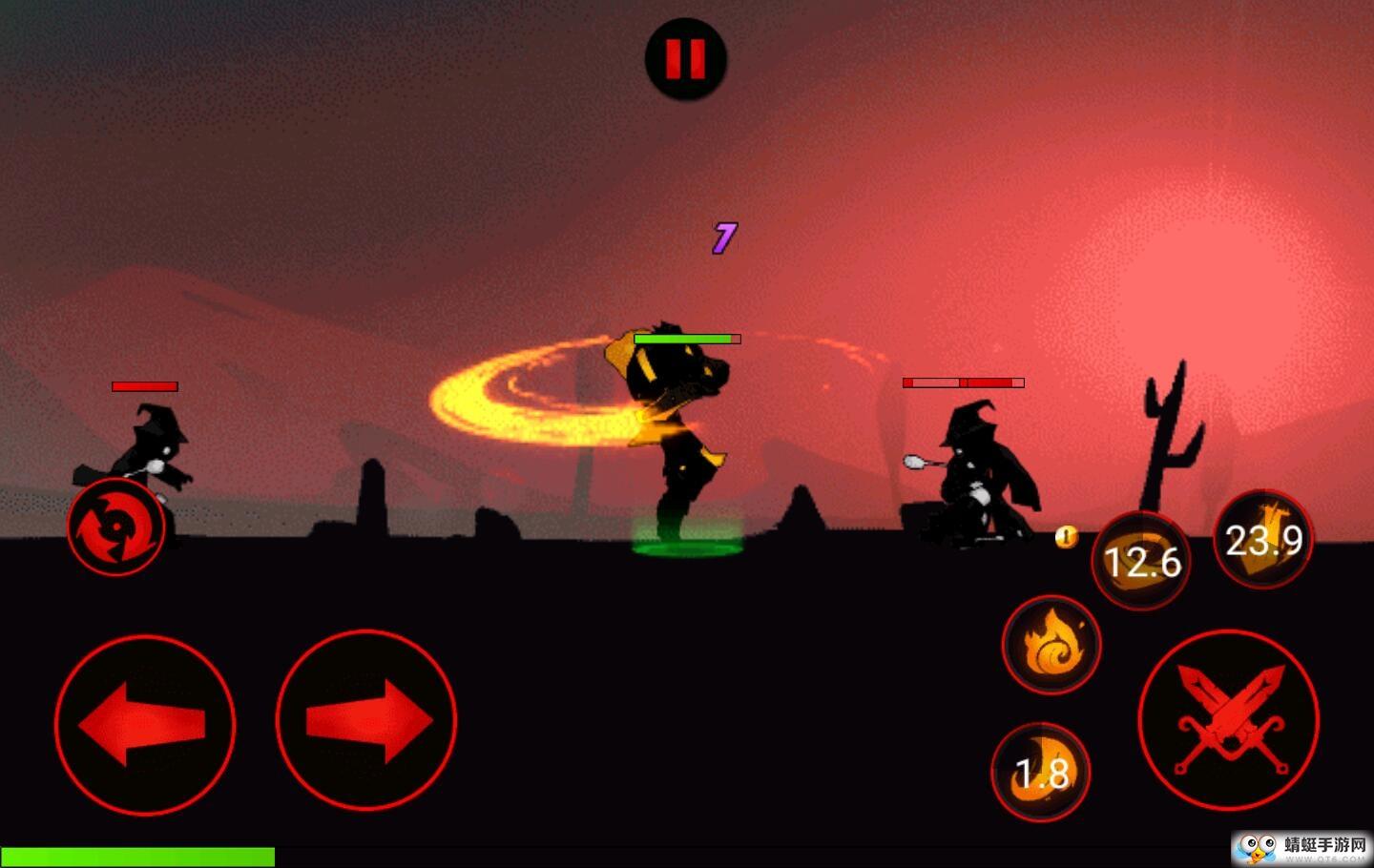Image resolution: width=1374 pixels, height=868 pixels.
Task: Pause the game with the red pause button
Action: pos(685,59)
